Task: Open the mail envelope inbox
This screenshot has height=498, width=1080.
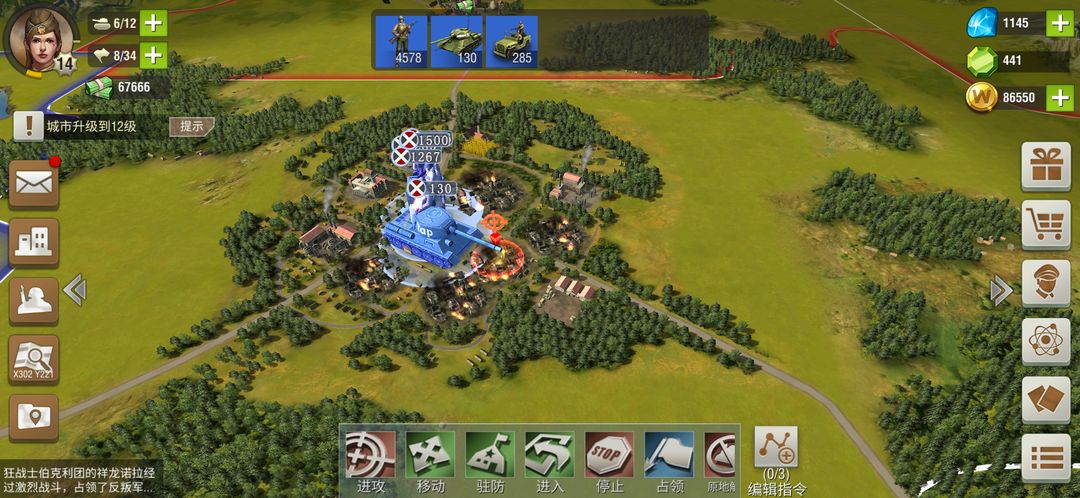Action: click(34, 183)
